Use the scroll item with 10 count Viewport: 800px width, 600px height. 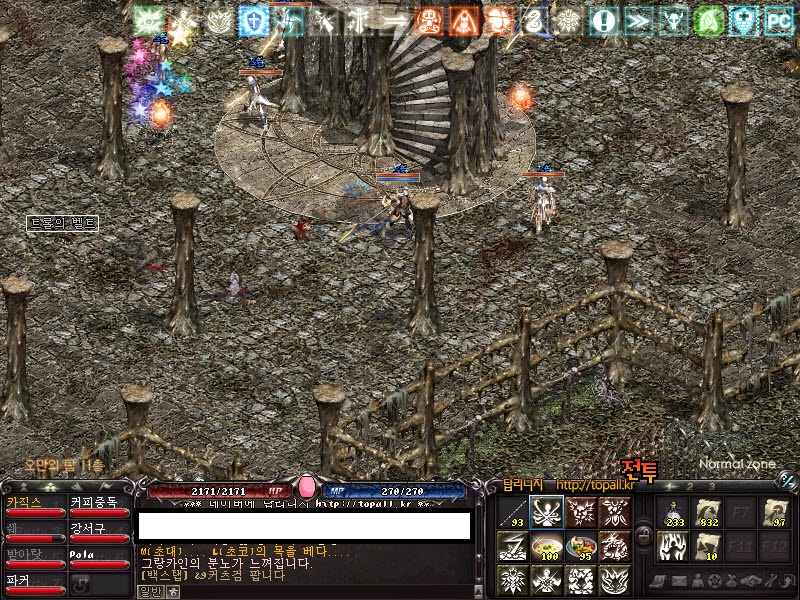(709, 547)
